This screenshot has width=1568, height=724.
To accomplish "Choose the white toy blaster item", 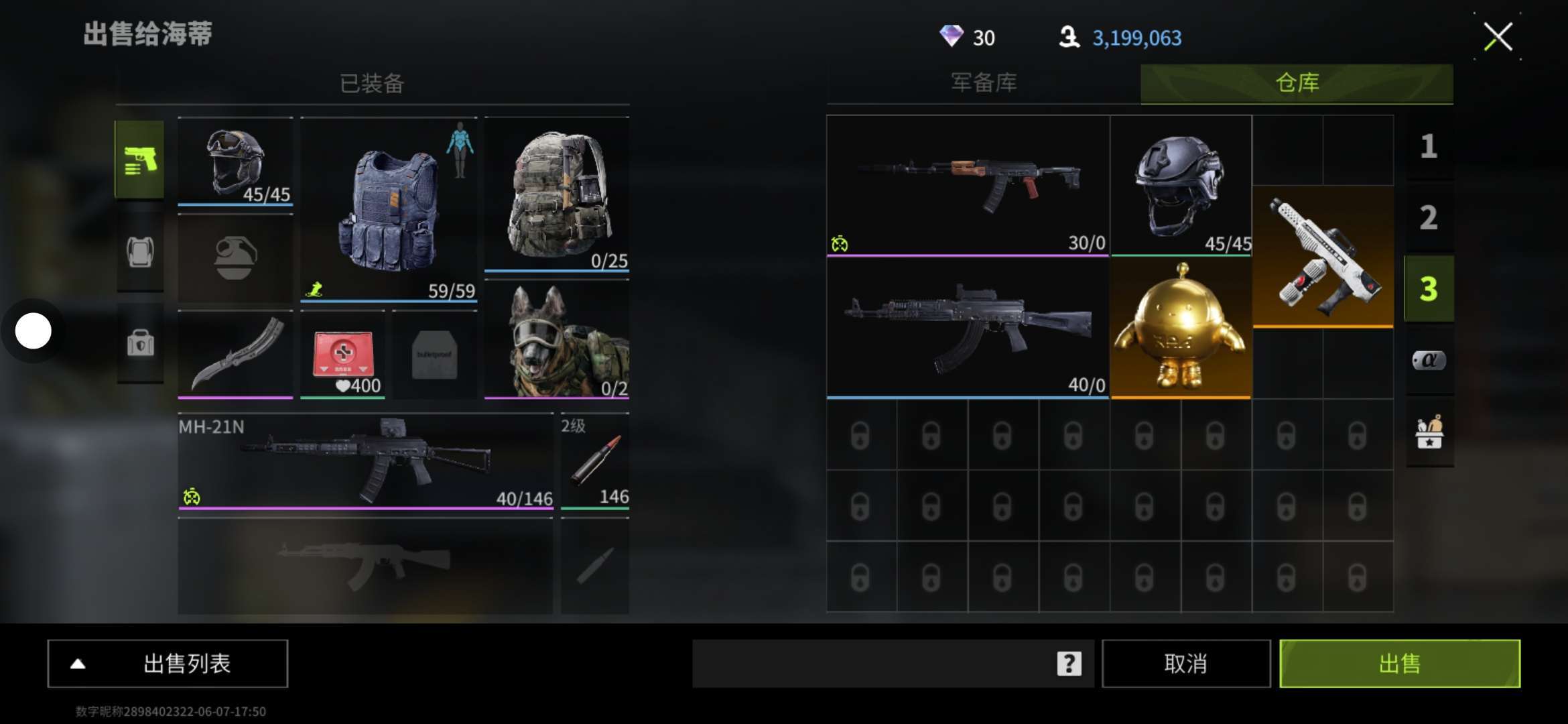I will click(x=1323, y=257).
